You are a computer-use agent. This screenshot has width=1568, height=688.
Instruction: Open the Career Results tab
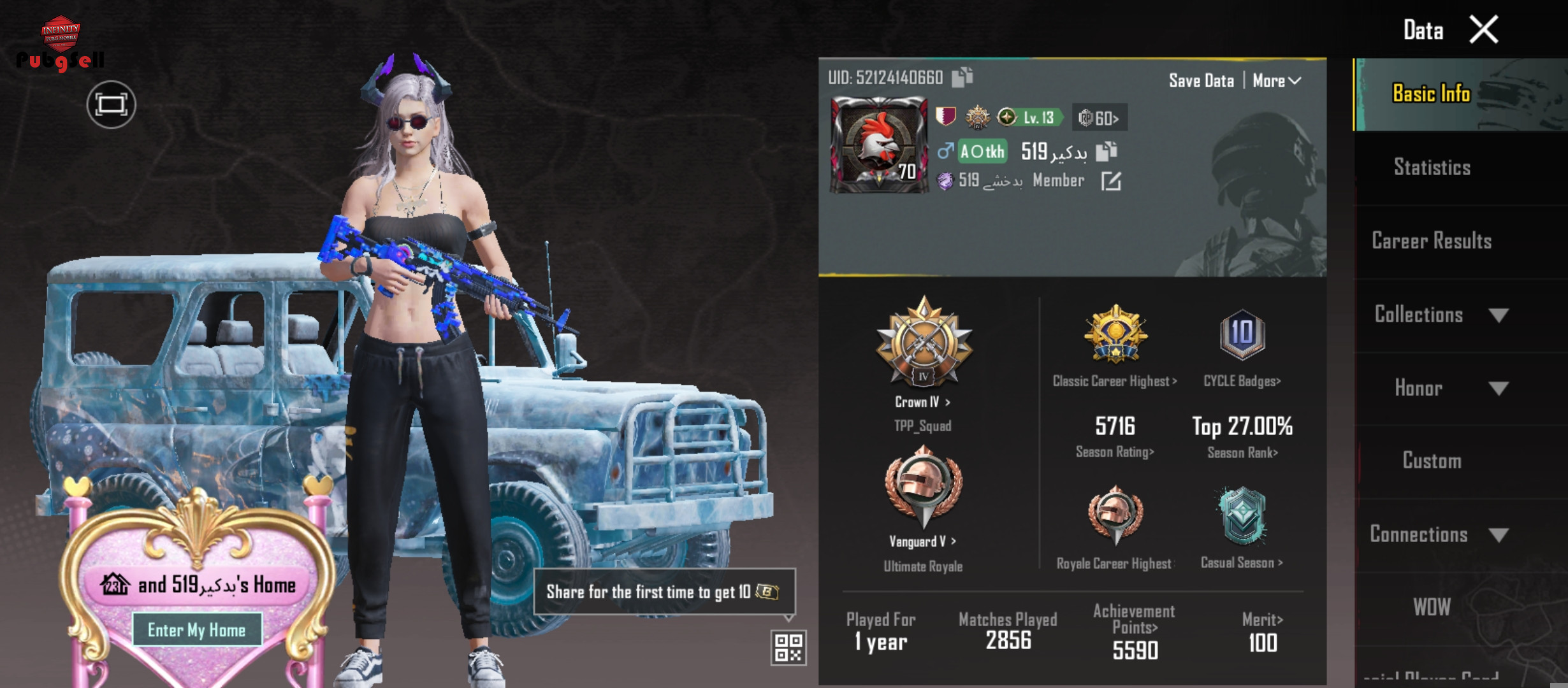(1432, 241)
